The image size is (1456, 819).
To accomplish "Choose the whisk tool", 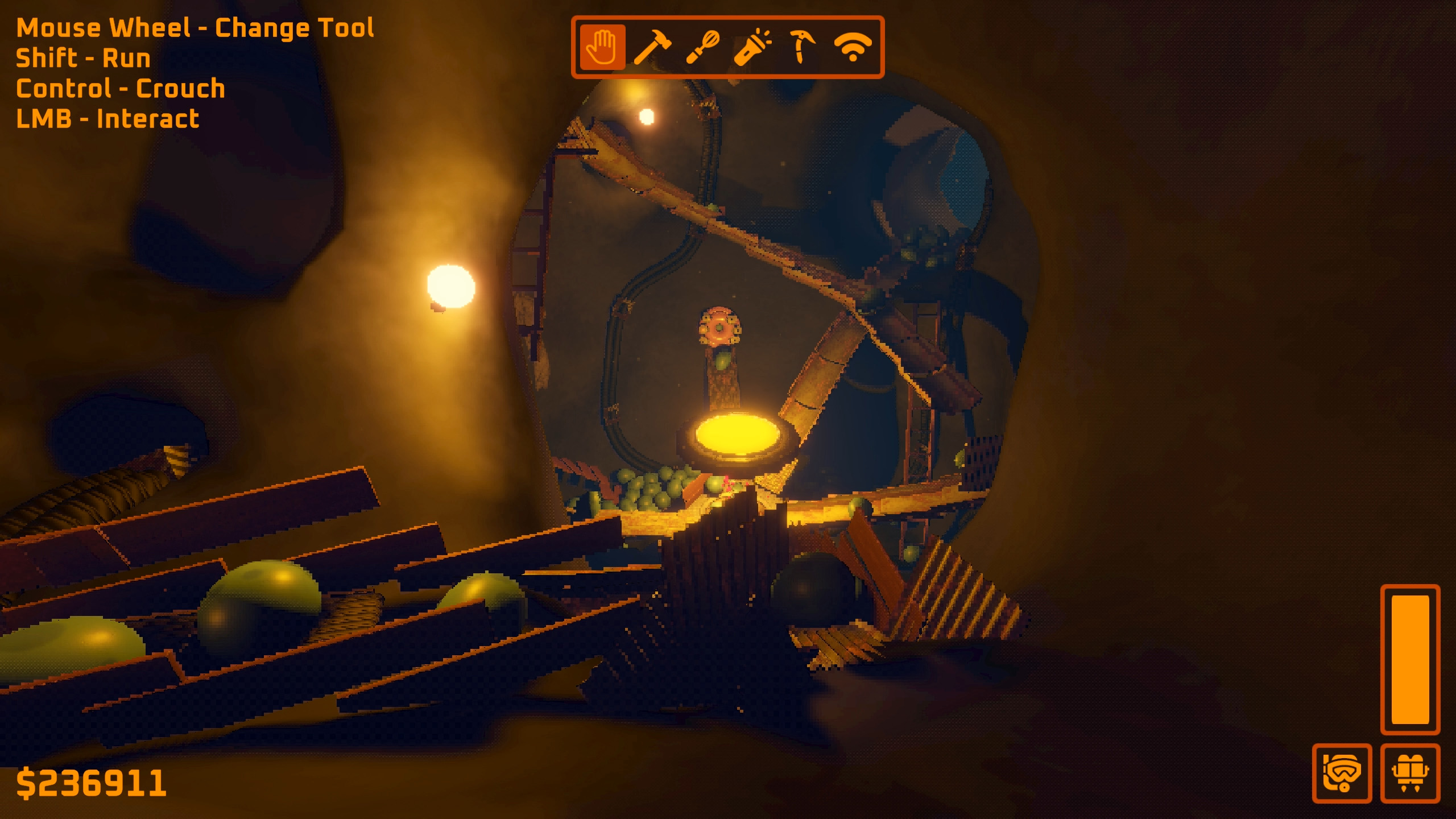I will (x=702, y=47).
